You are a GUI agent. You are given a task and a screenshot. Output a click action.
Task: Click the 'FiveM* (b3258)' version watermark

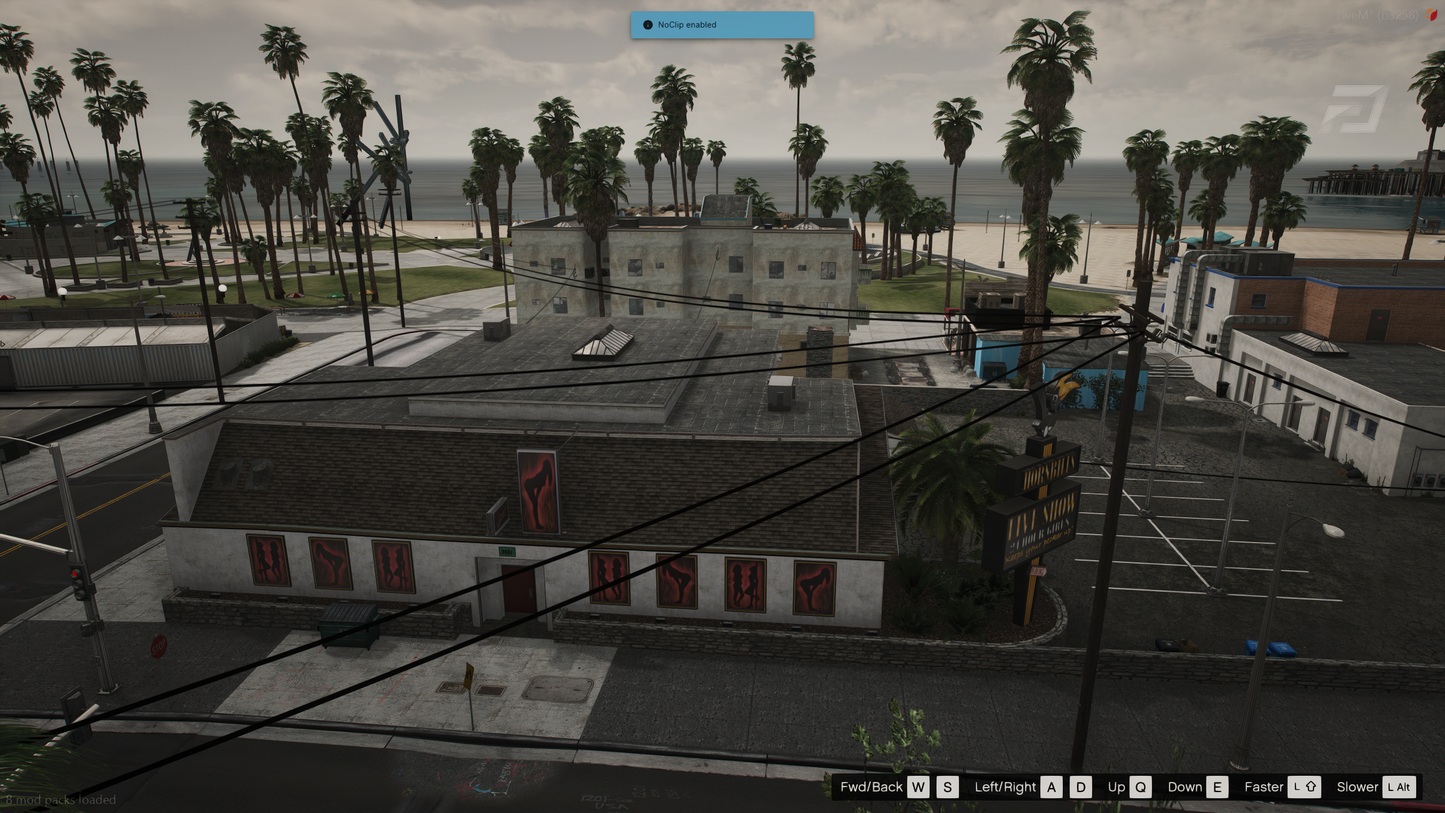click(1380, 15)
